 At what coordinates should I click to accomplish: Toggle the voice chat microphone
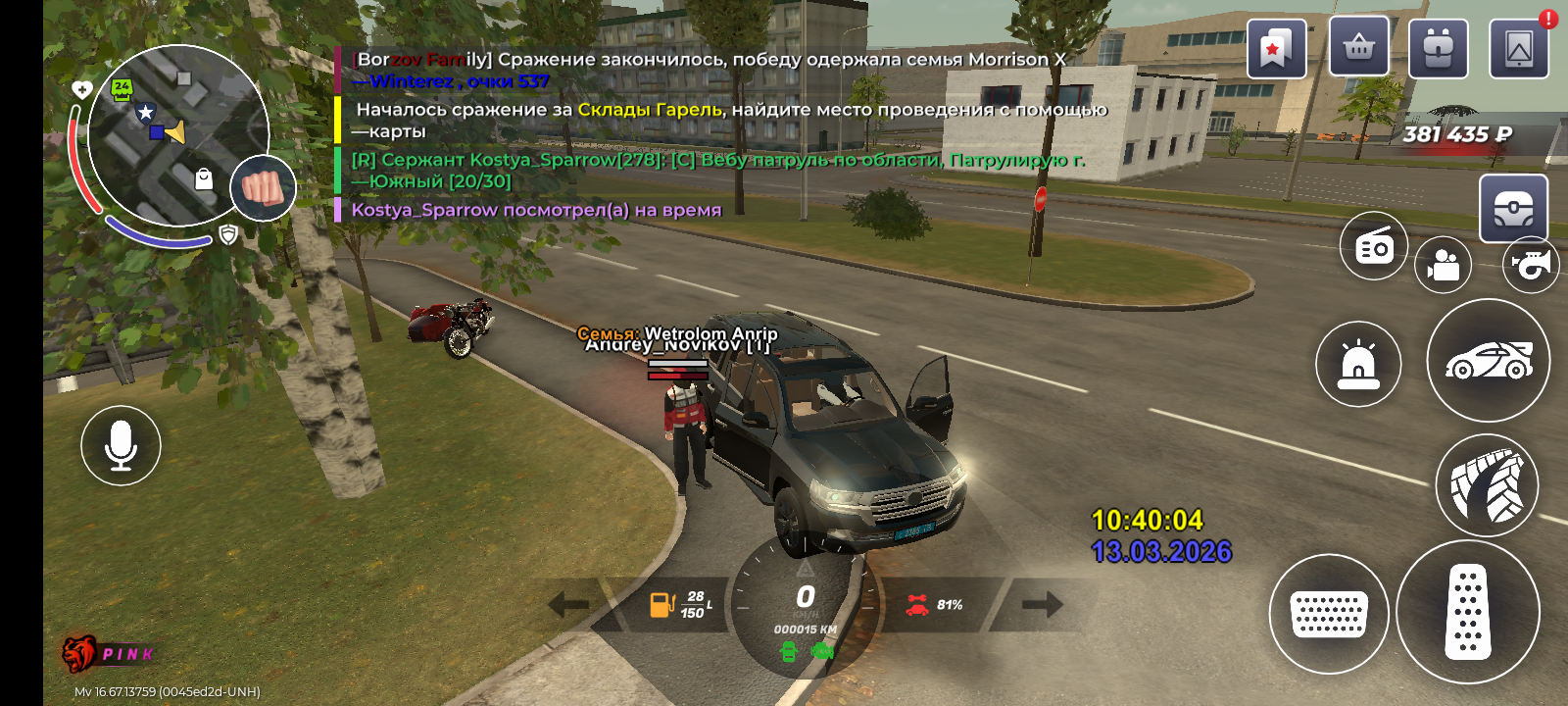[121, 445]
